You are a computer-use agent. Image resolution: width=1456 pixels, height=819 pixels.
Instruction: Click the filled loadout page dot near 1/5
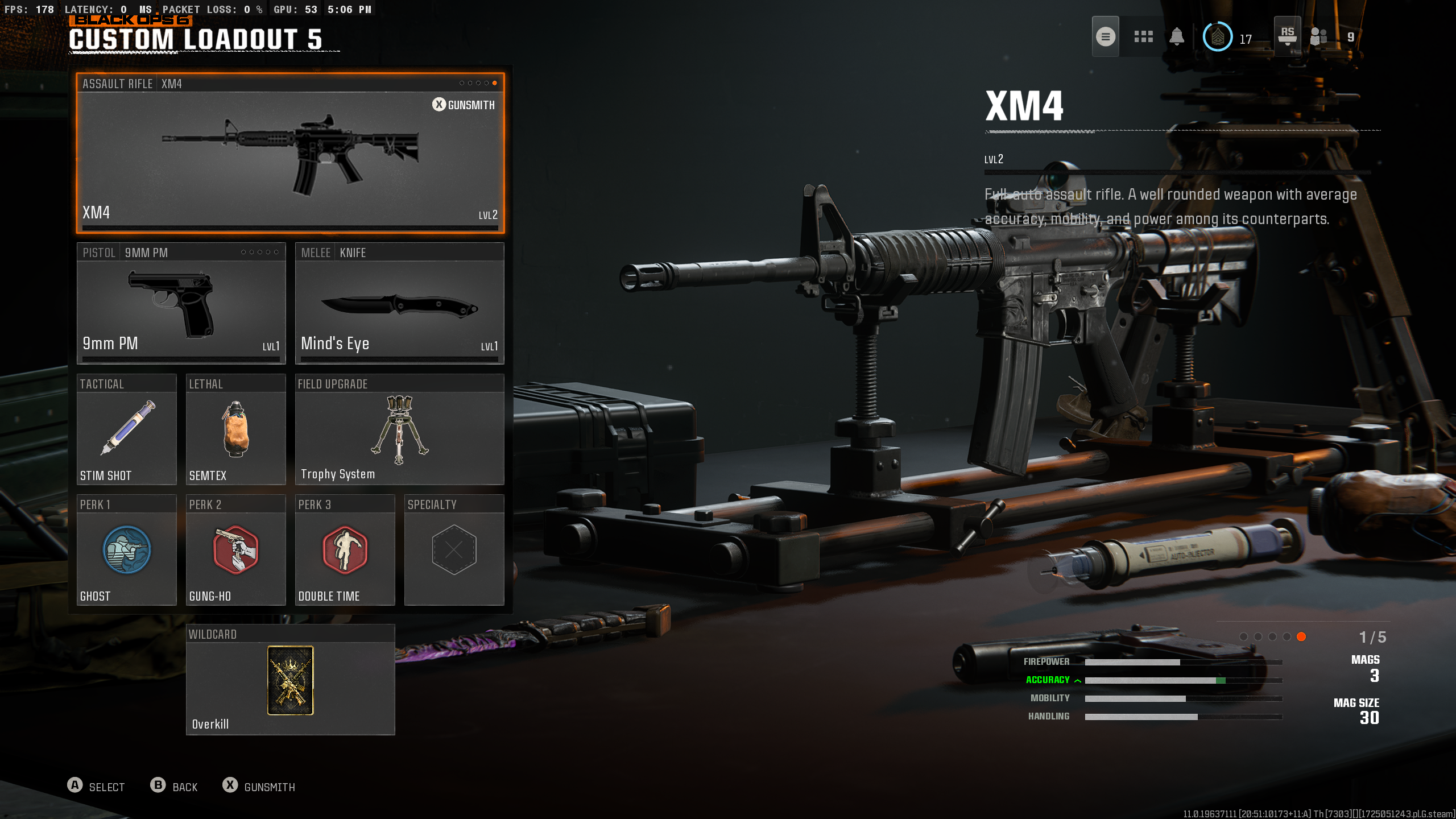click(1301, 637)
